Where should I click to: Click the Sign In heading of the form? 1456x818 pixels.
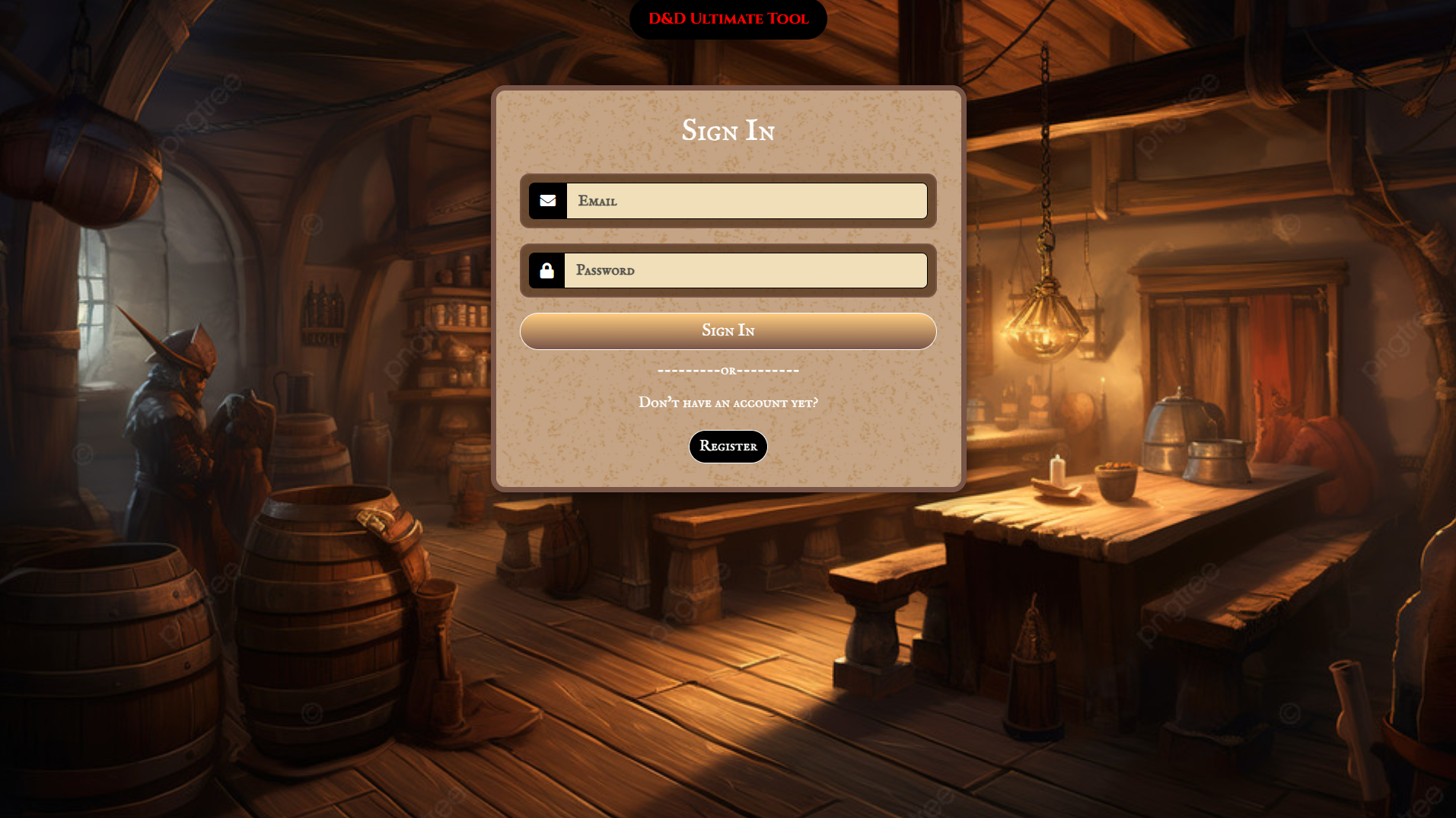coord(728,130)
